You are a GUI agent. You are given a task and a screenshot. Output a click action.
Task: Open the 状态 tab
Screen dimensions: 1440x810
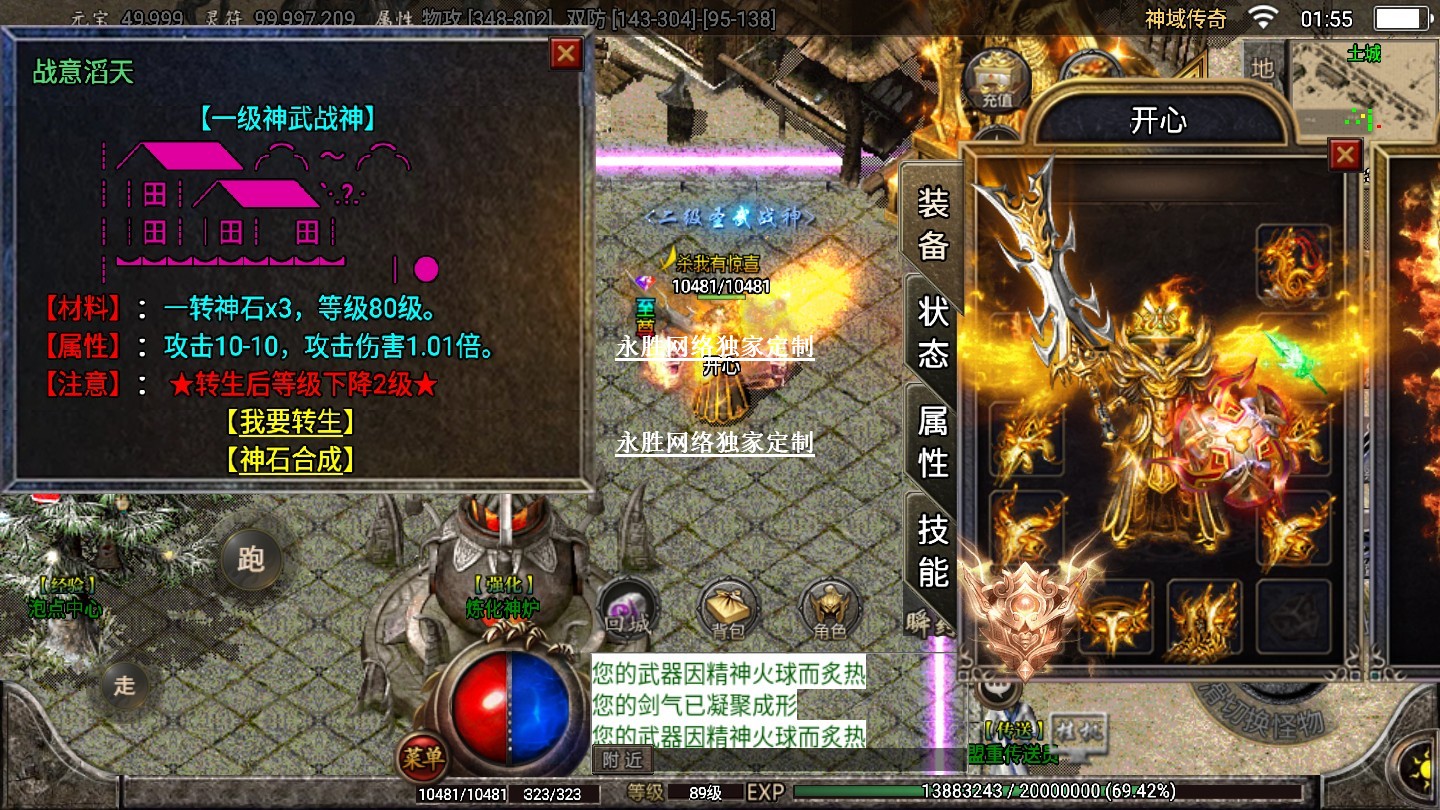932,332
